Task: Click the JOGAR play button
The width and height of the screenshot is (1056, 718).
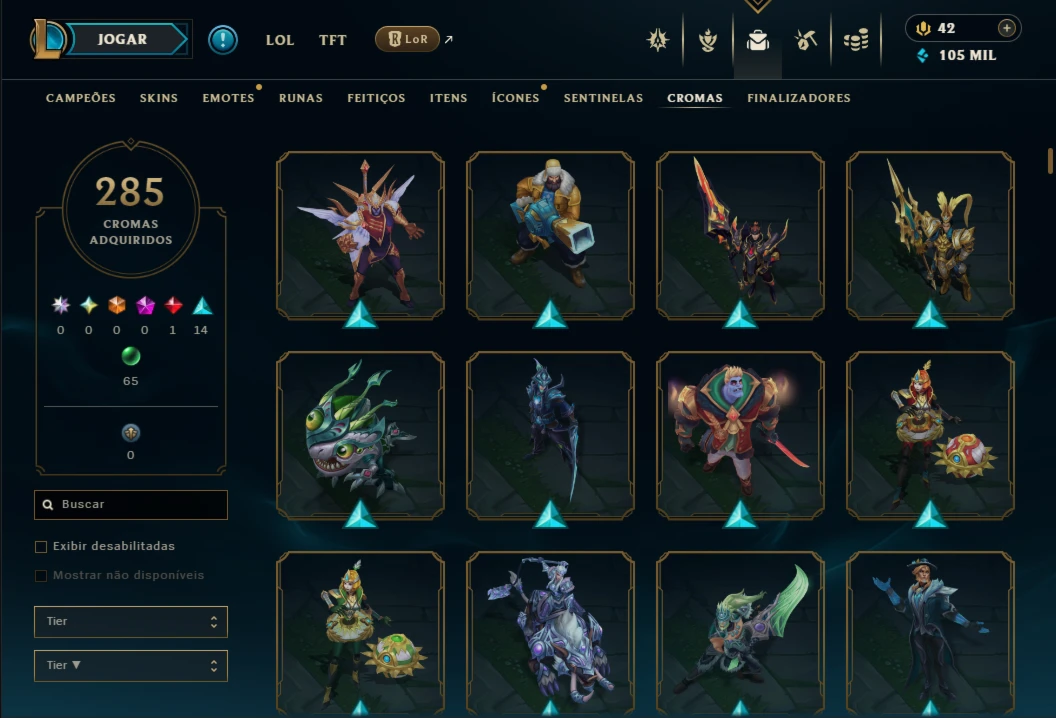Action: (123, 40)
